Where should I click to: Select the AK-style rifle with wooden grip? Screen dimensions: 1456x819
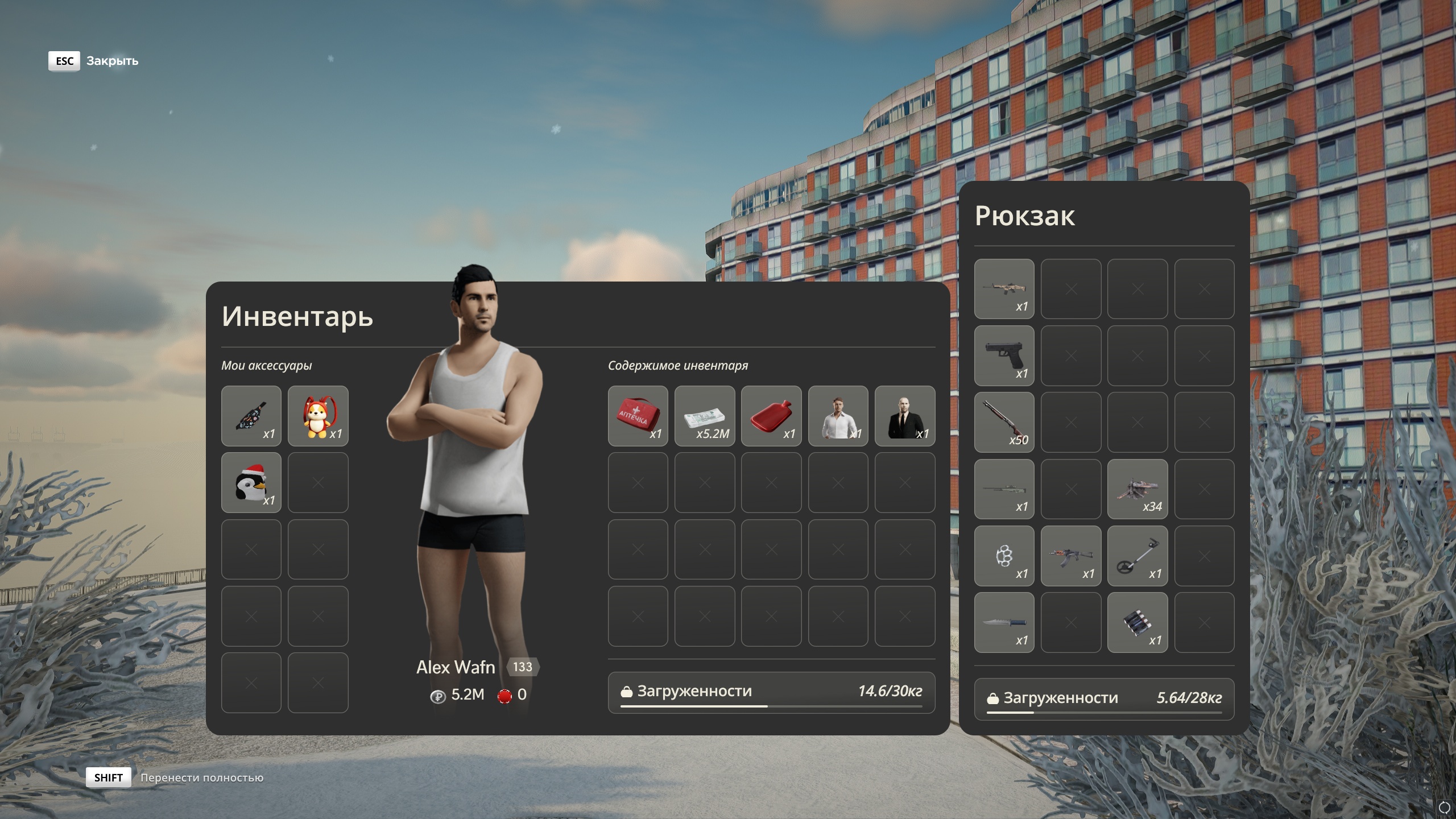pos(1070,556)
